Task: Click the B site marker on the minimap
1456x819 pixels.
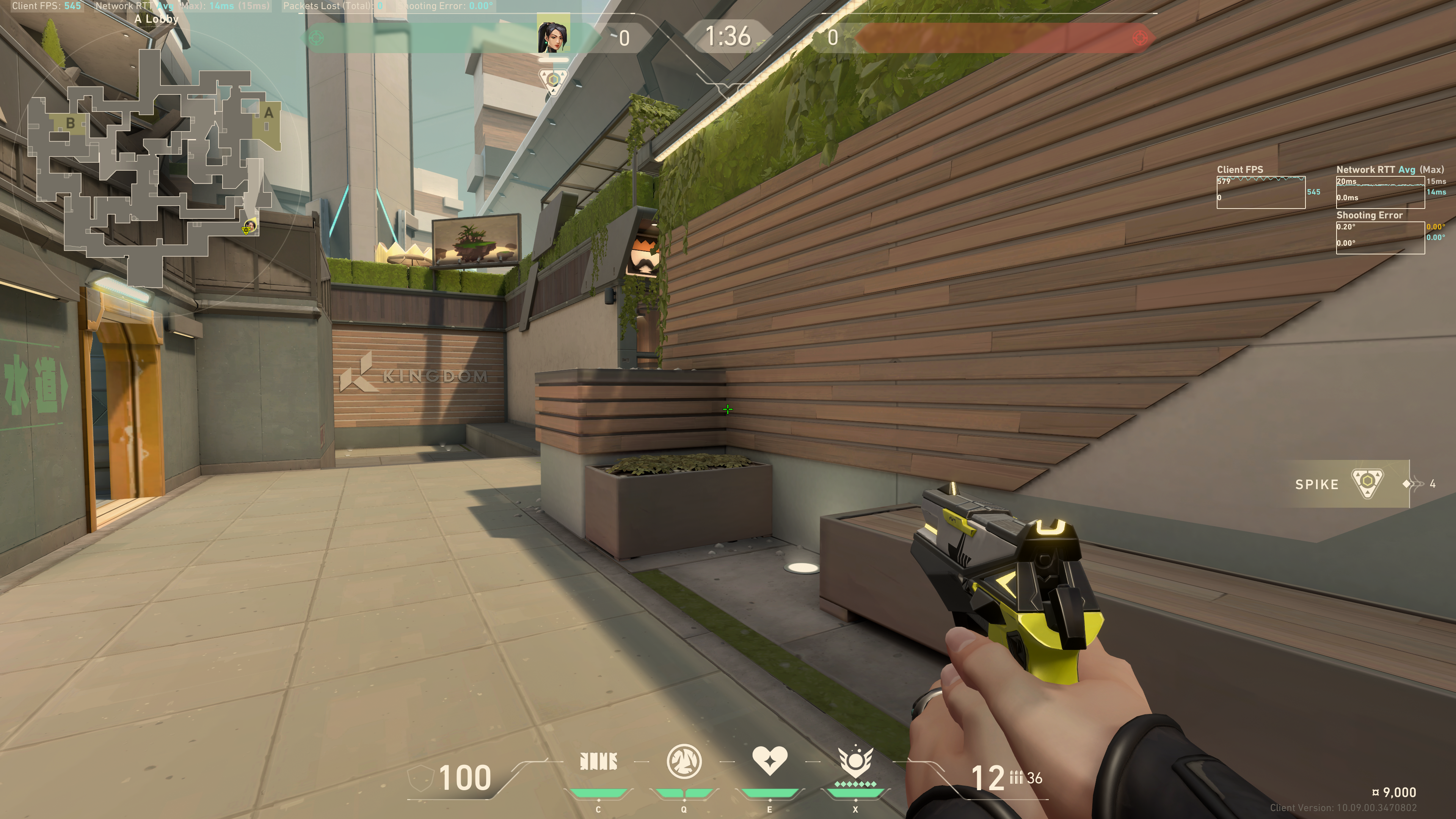Action: point(71,122)
